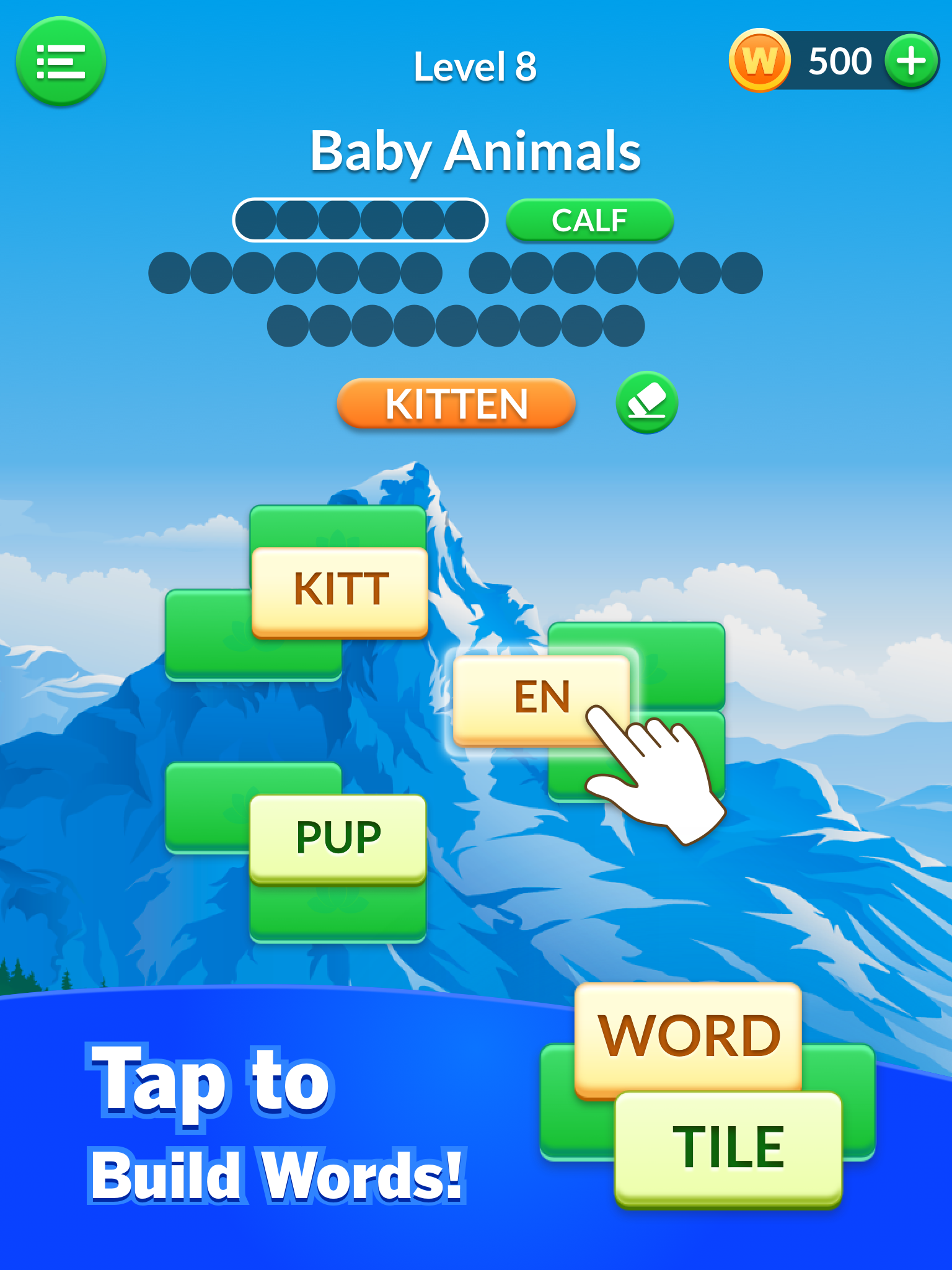Screen dimensions: 952x1270
Task: Select the completed CALF word pill
Action: (590, 220)
